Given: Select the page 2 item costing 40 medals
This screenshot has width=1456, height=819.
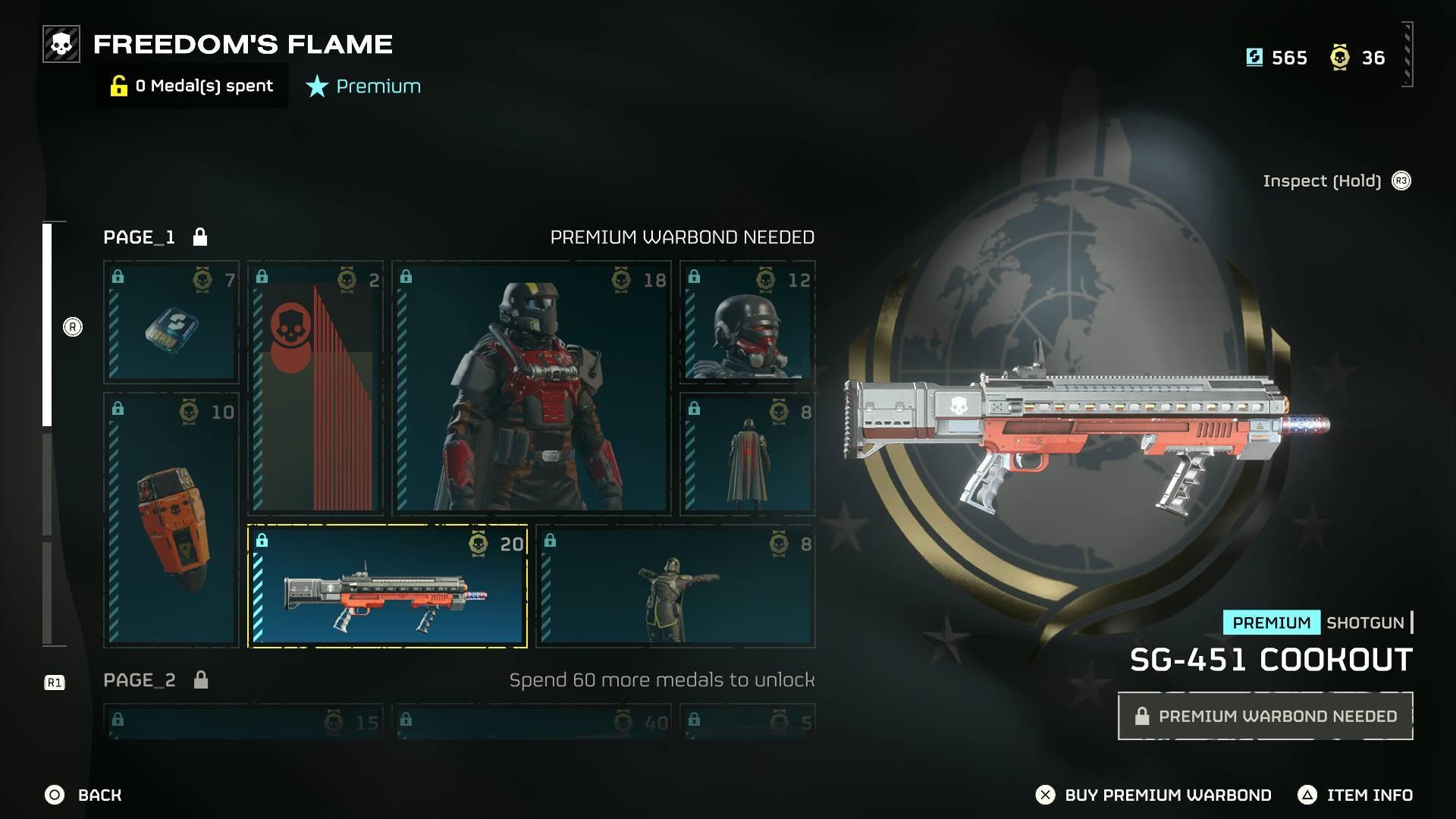Looking at the screenshot, I should (532, 722).
